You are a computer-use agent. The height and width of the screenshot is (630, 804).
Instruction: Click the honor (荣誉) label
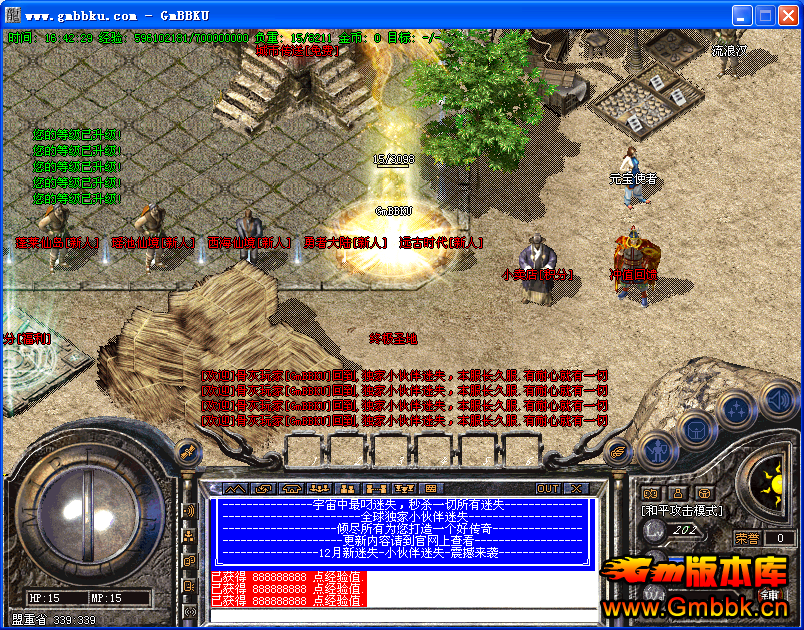click(748, 538)
